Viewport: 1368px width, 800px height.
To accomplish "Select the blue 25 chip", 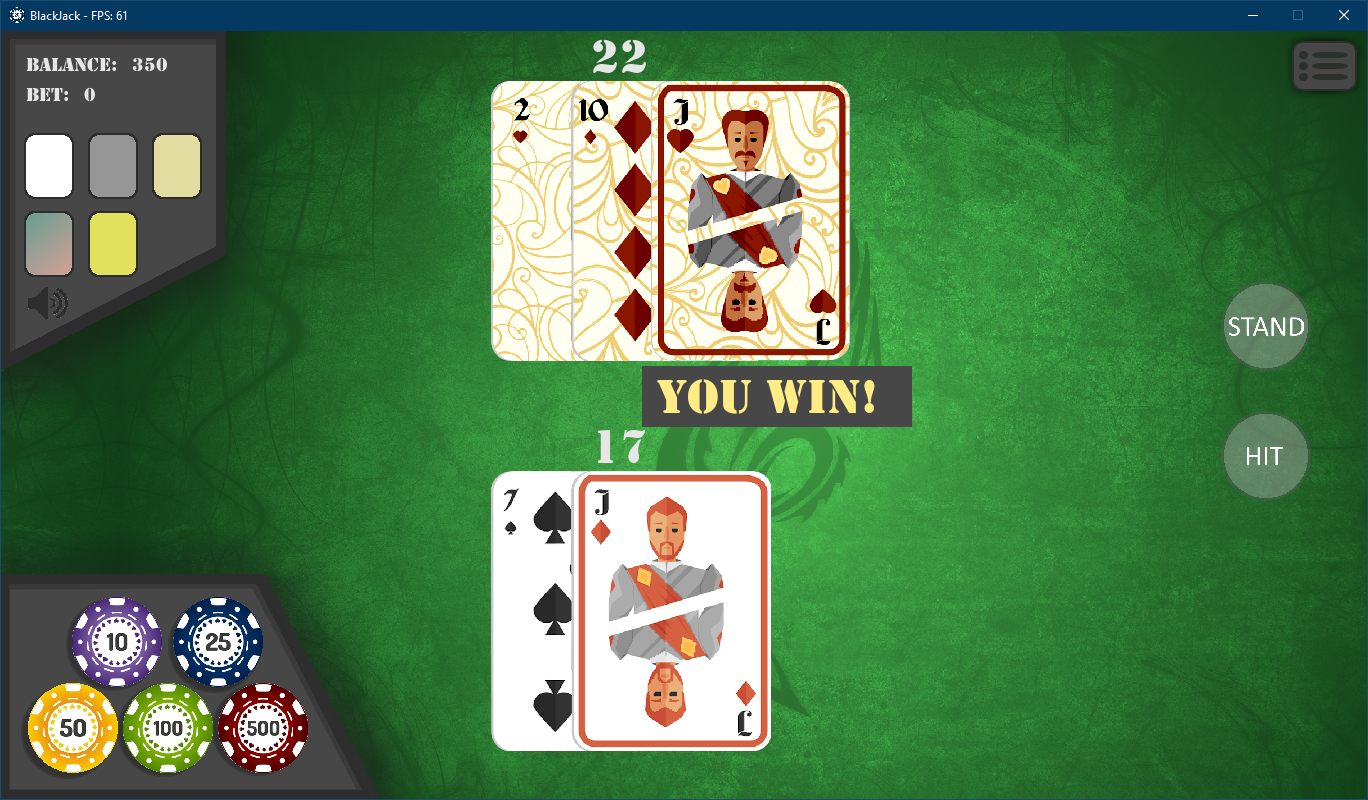I will (x=217, y=643).
